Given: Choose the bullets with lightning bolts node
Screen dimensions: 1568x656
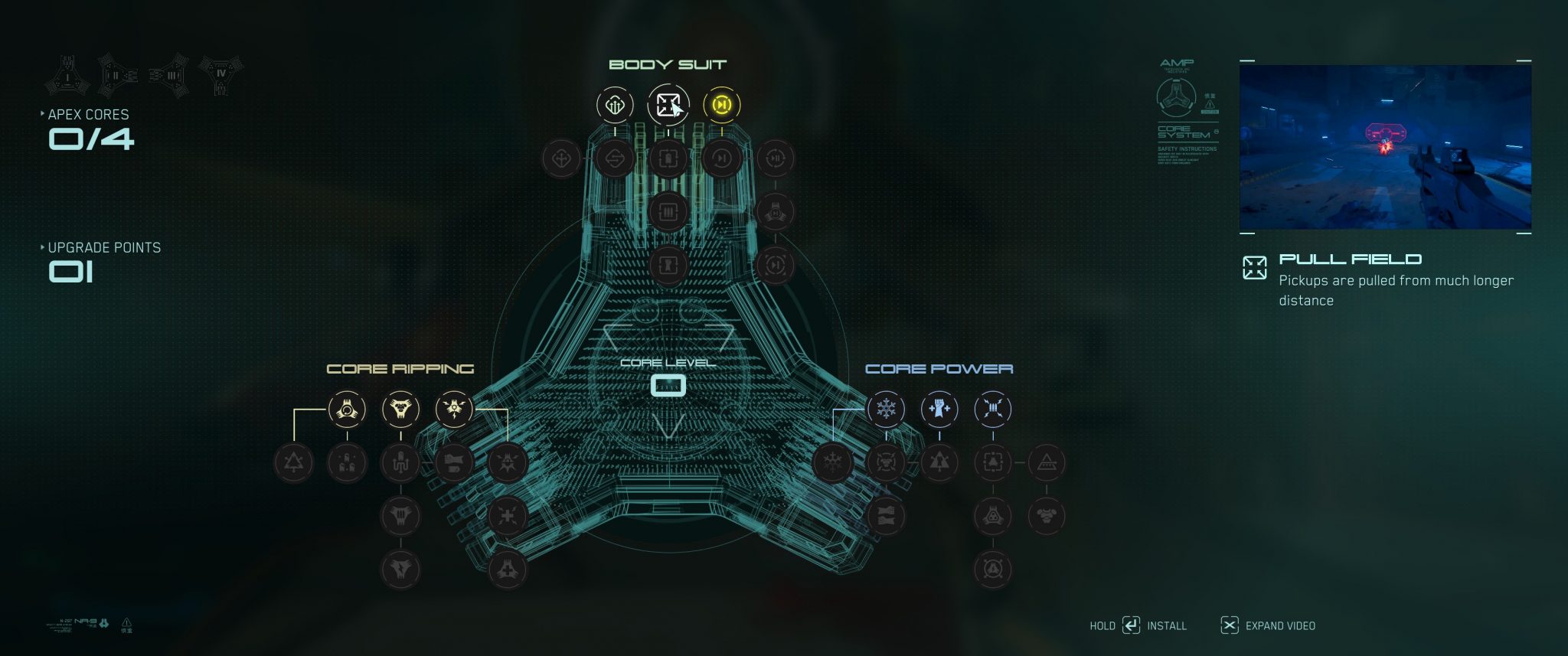Looking at the screenshot, I should tap(993, 409).
